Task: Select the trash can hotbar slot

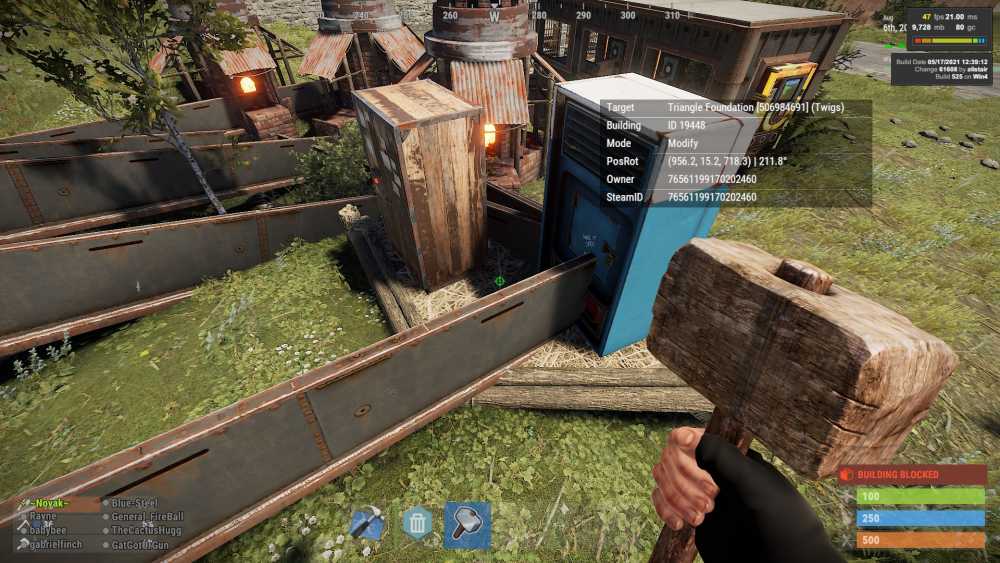Action: (417, 524)
